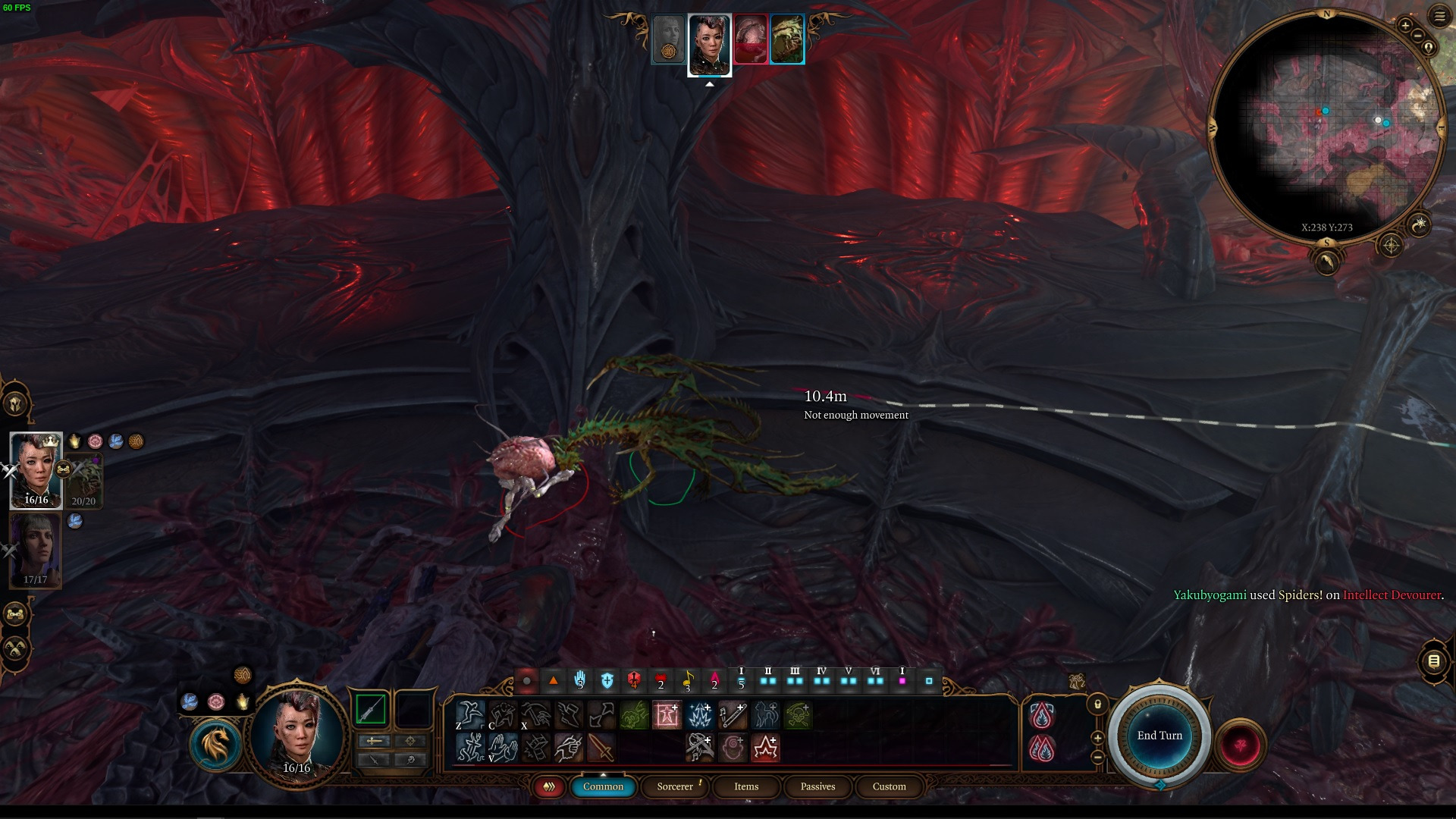Show the Passives hotbar tab

(817, 786)
